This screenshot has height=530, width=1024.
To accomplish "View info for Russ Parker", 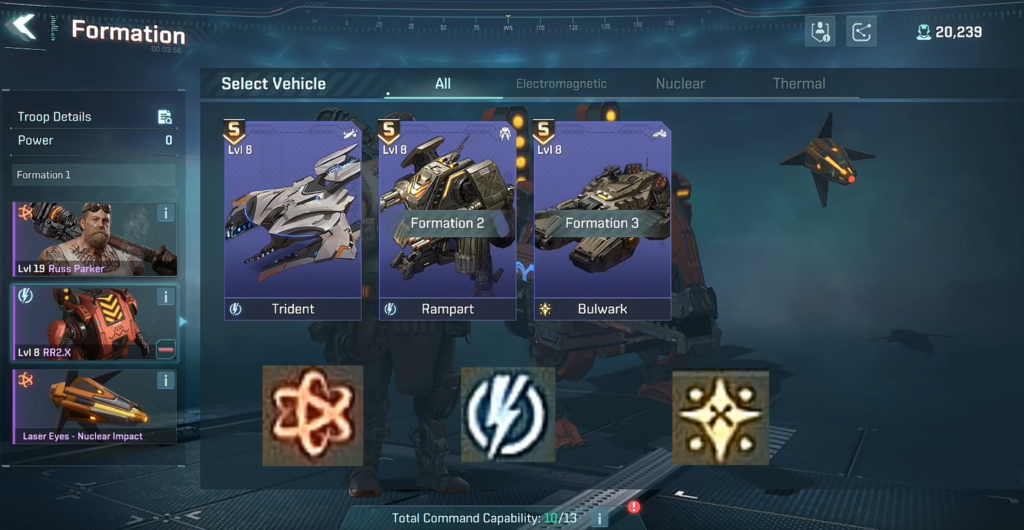I will click(x=166, y=213).
